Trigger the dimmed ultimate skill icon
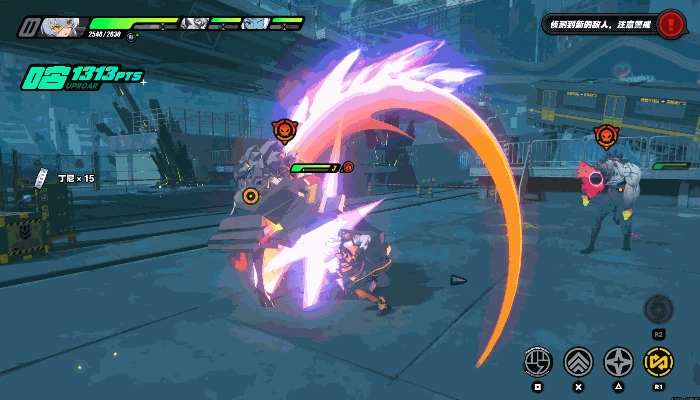 pos(658,309)
